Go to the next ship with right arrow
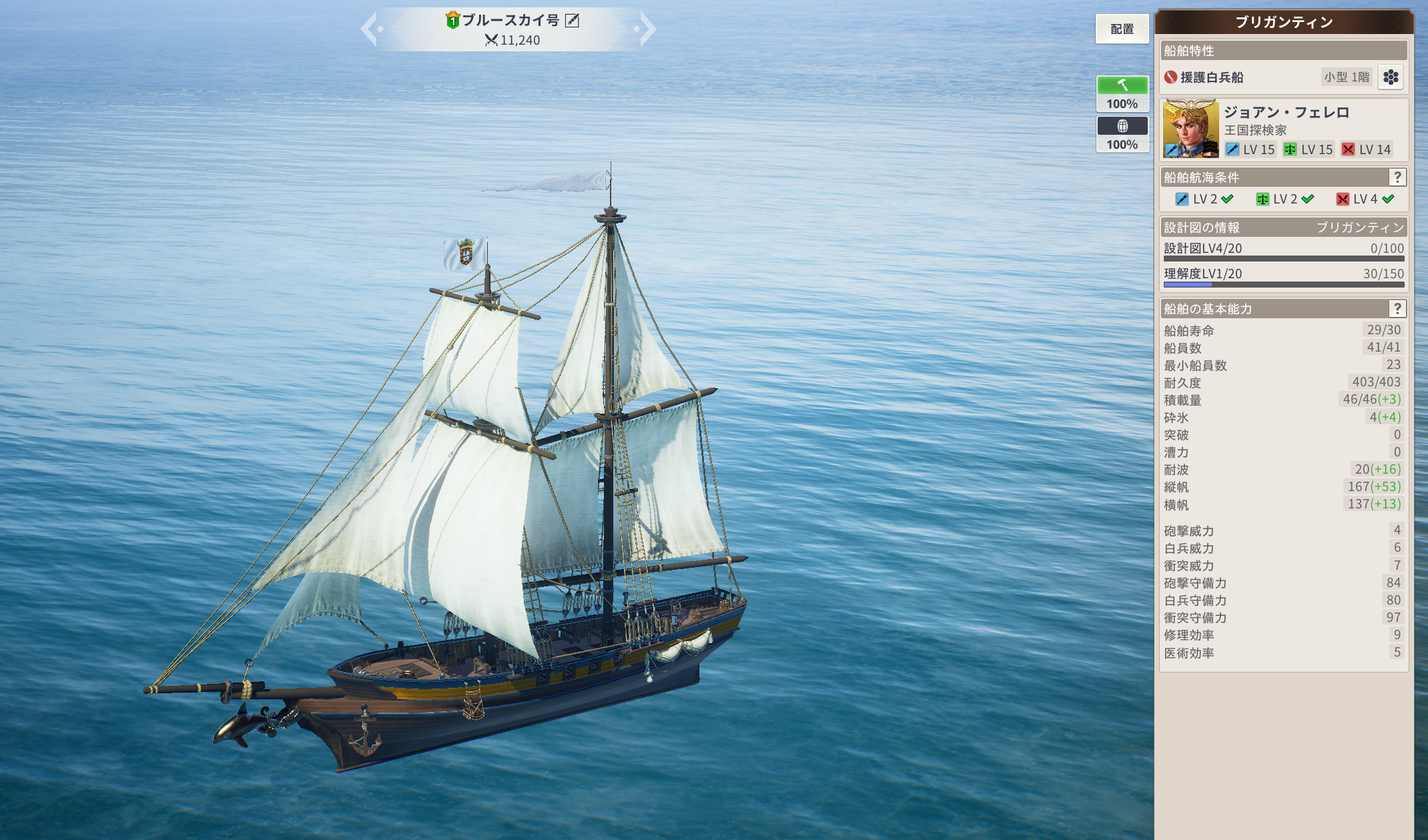 [x=646, y=29]
